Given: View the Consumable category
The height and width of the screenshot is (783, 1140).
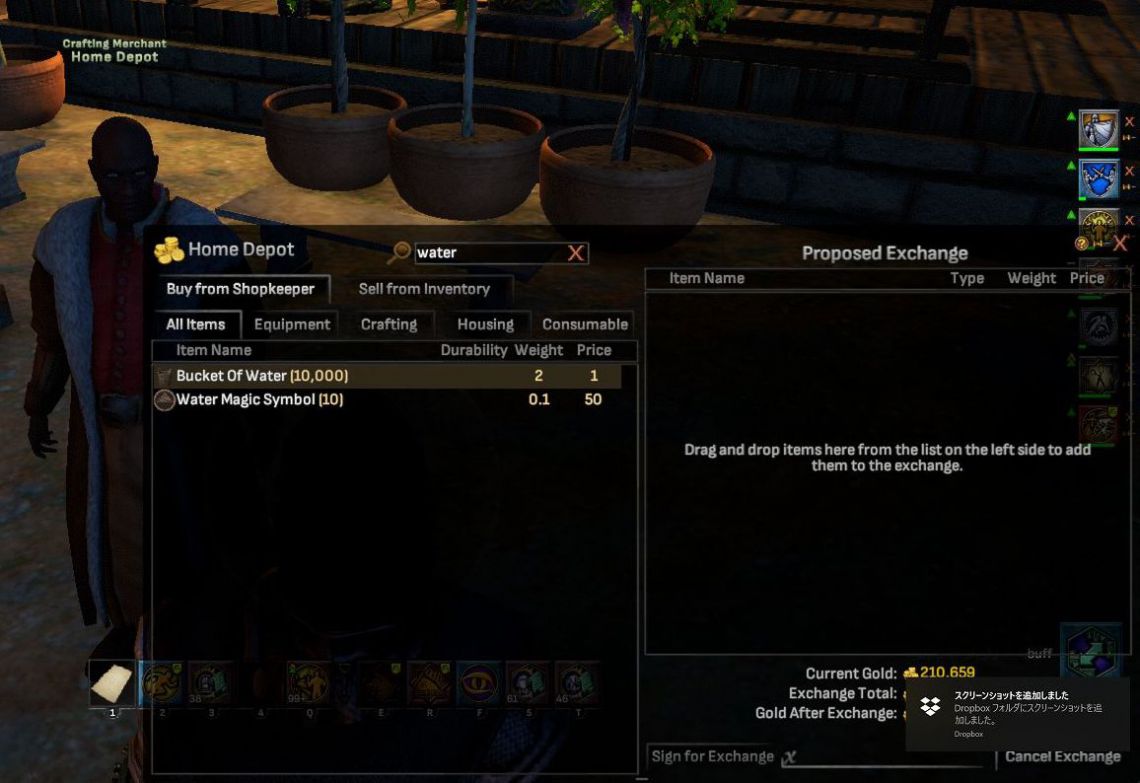Looking at the screenshot, I should (x=585, y=324).
